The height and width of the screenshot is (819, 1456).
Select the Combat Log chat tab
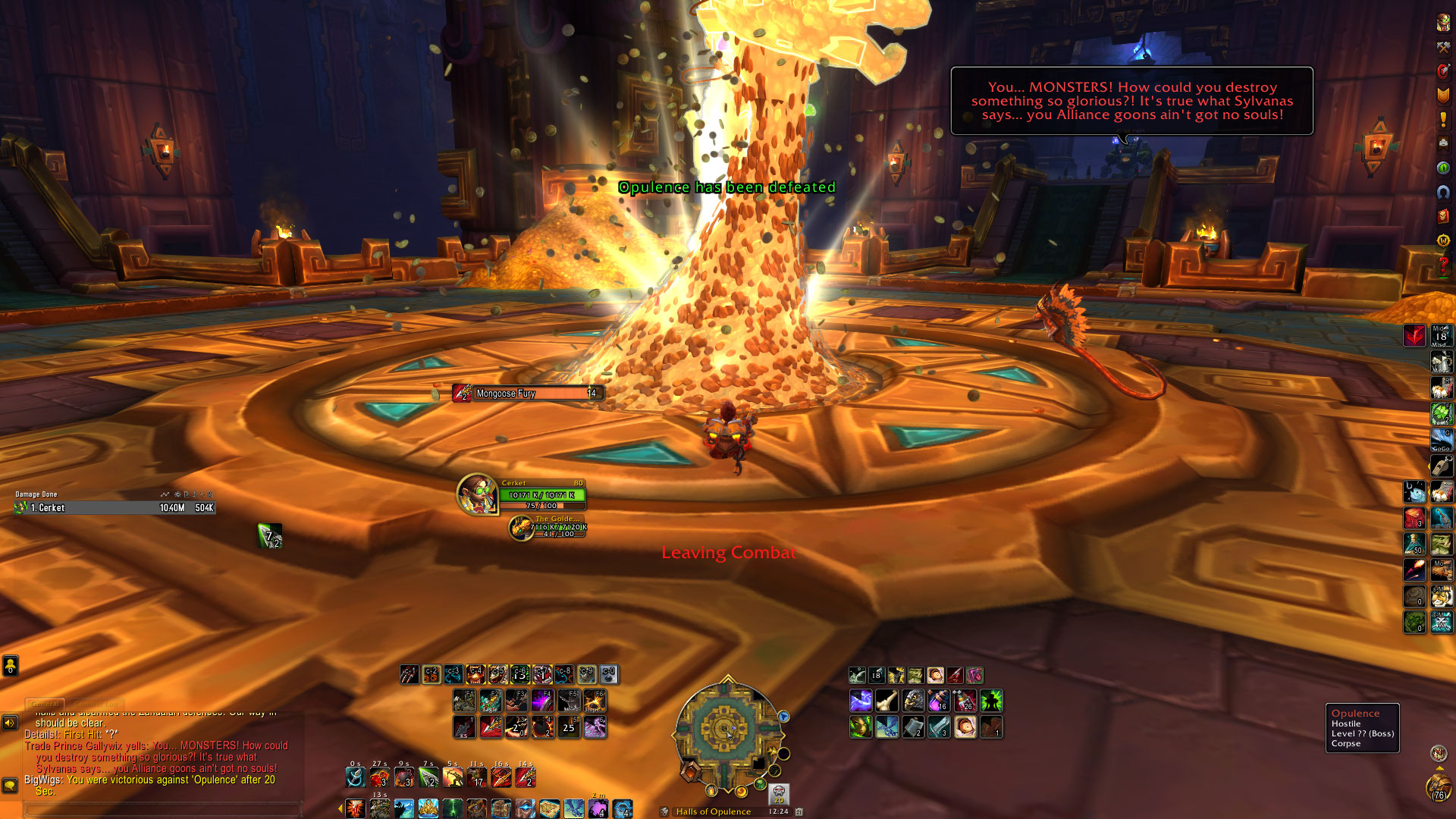pos(97,704)
